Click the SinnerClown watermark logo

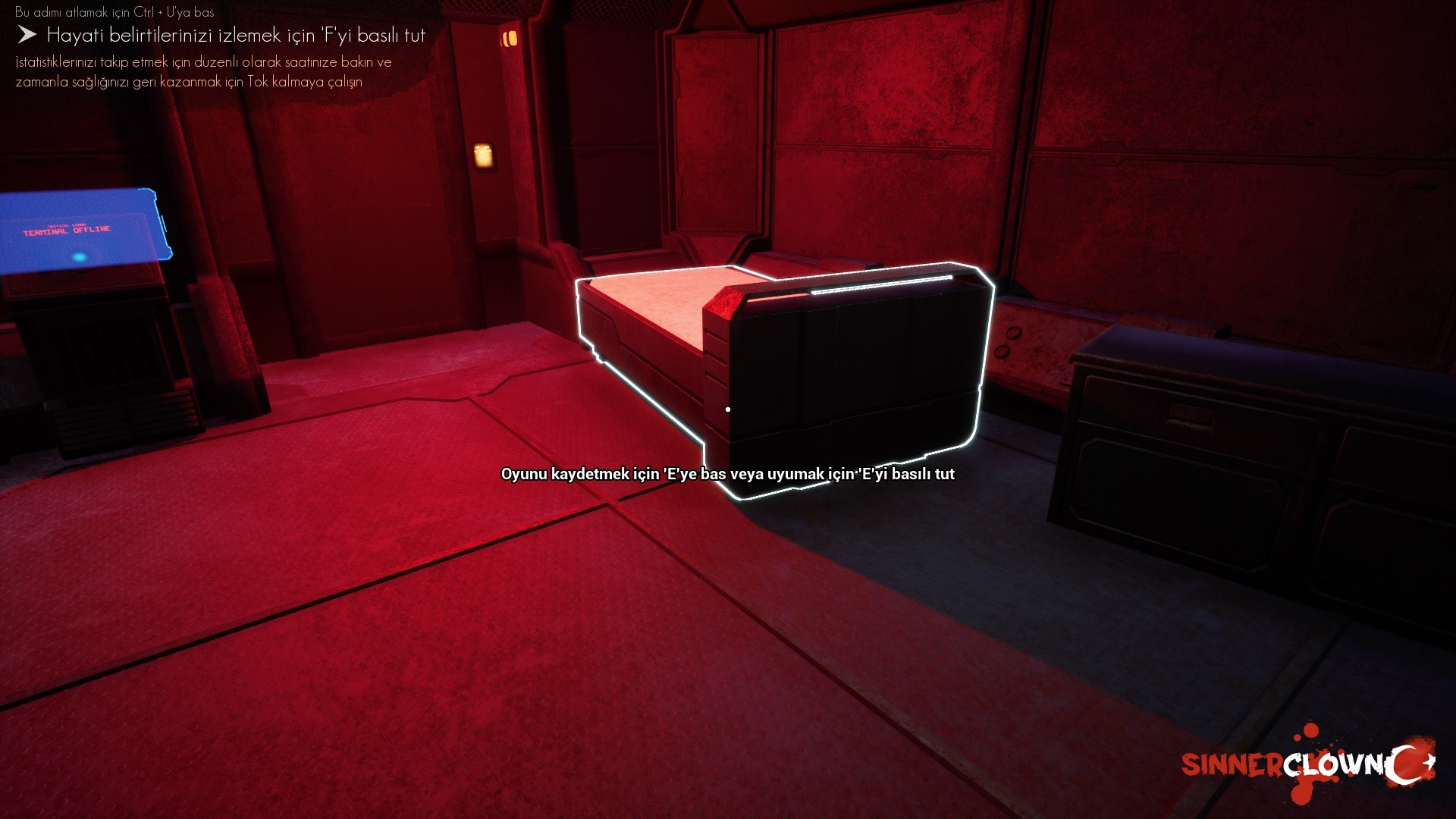pos(1307,763)
